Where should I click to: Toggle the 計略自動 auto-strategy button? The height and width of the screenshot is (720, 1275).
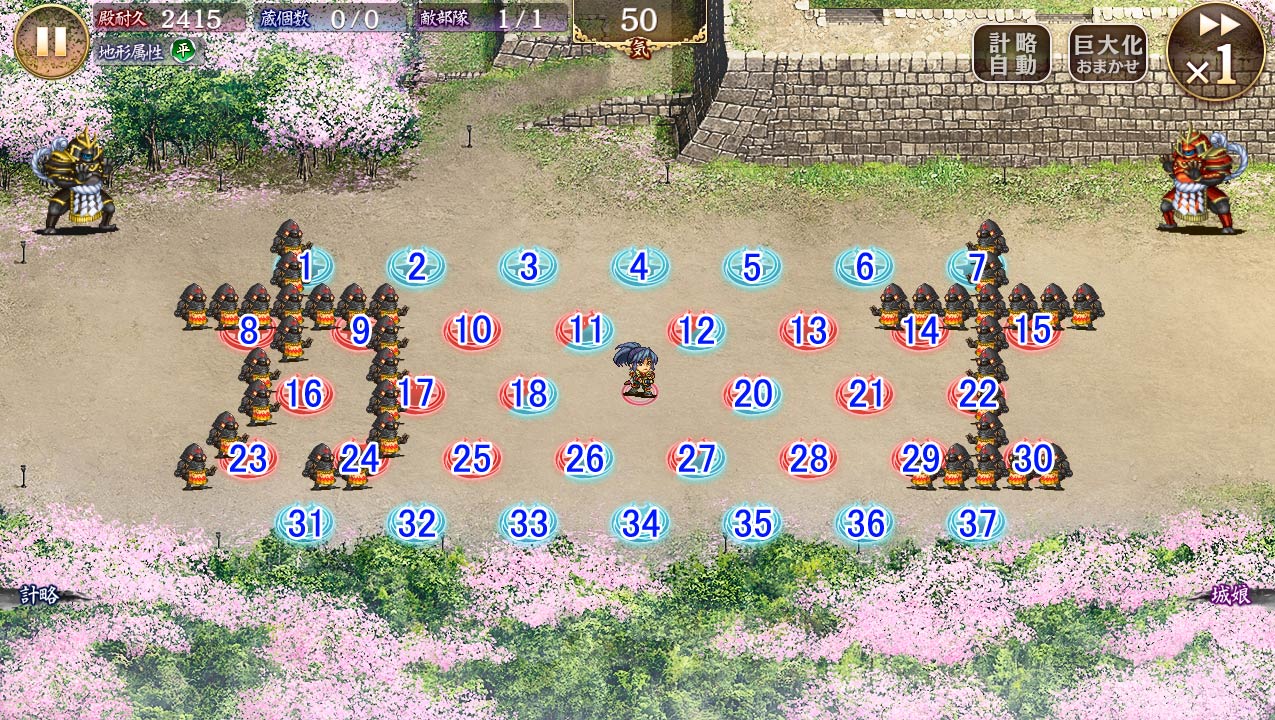tap(1011, 52)
